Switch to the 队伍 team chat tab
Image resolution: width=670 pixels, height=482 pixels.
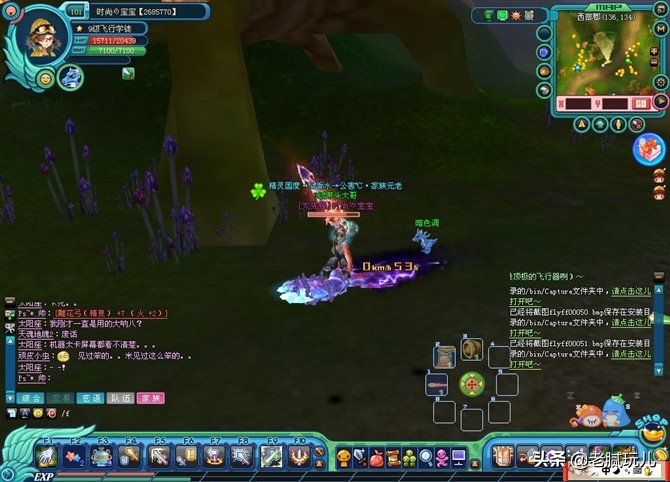[x=121, y=398]
